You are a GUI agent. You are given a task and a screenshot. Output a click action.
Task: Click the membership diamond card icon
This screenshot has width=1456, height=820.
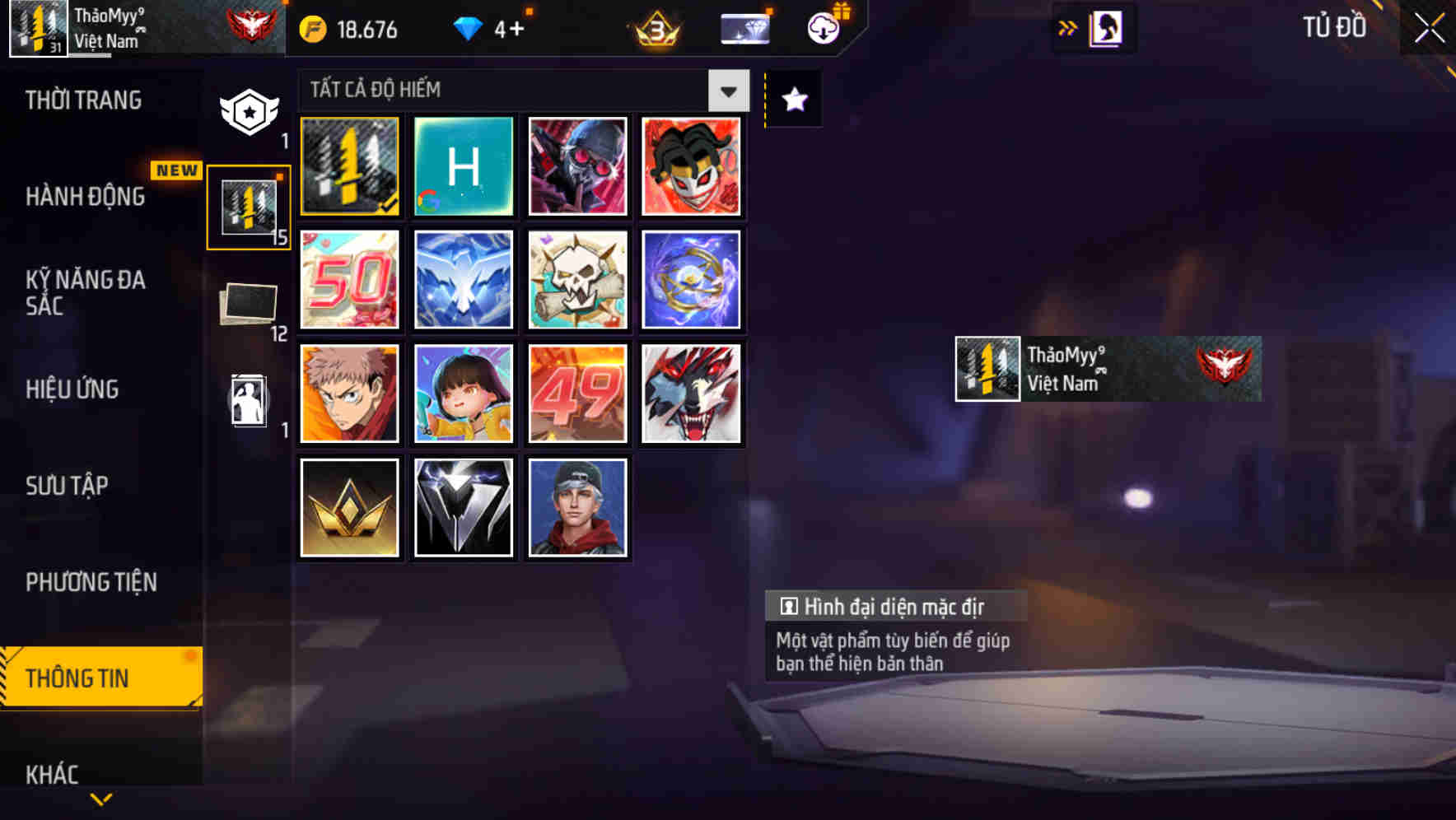point(744,27)
